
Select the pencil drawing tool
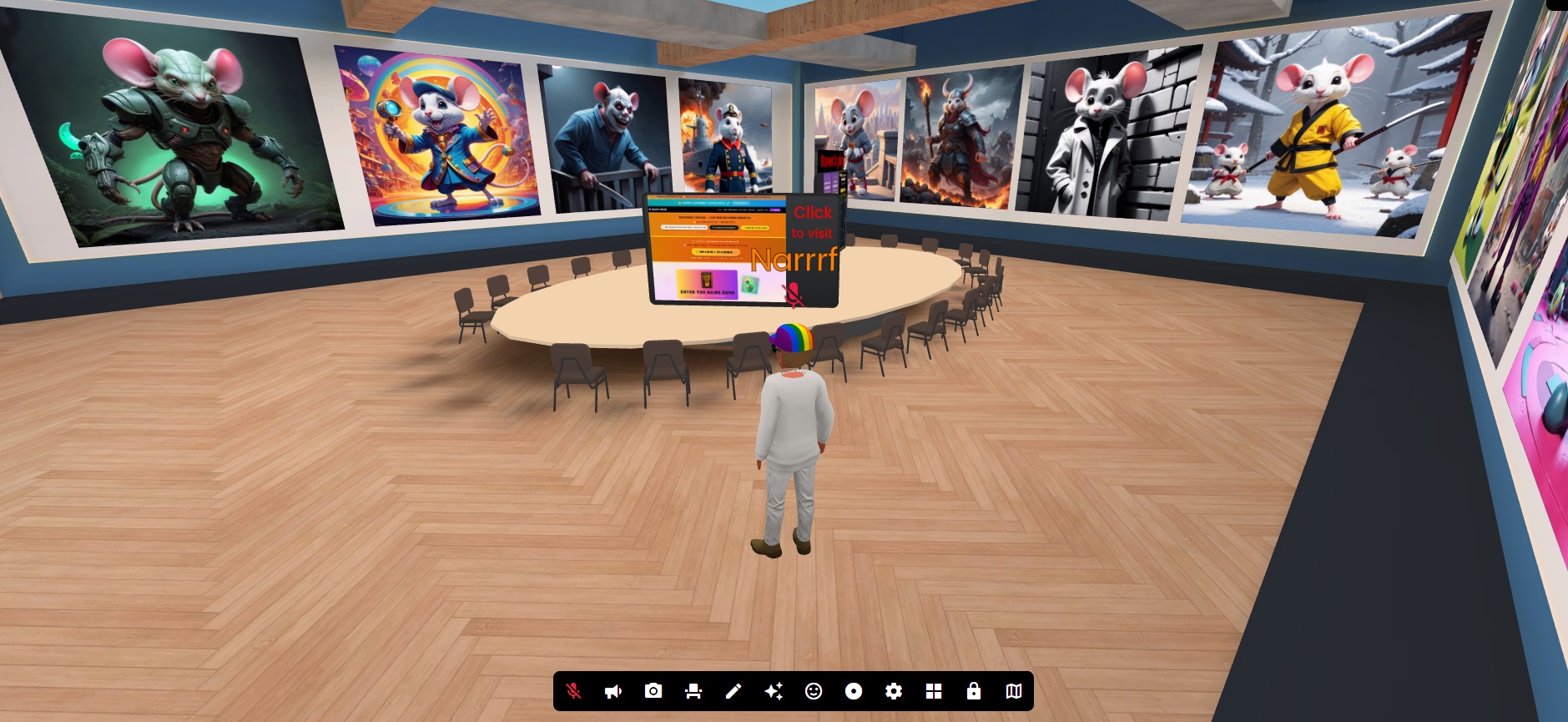tap(734, 690)
